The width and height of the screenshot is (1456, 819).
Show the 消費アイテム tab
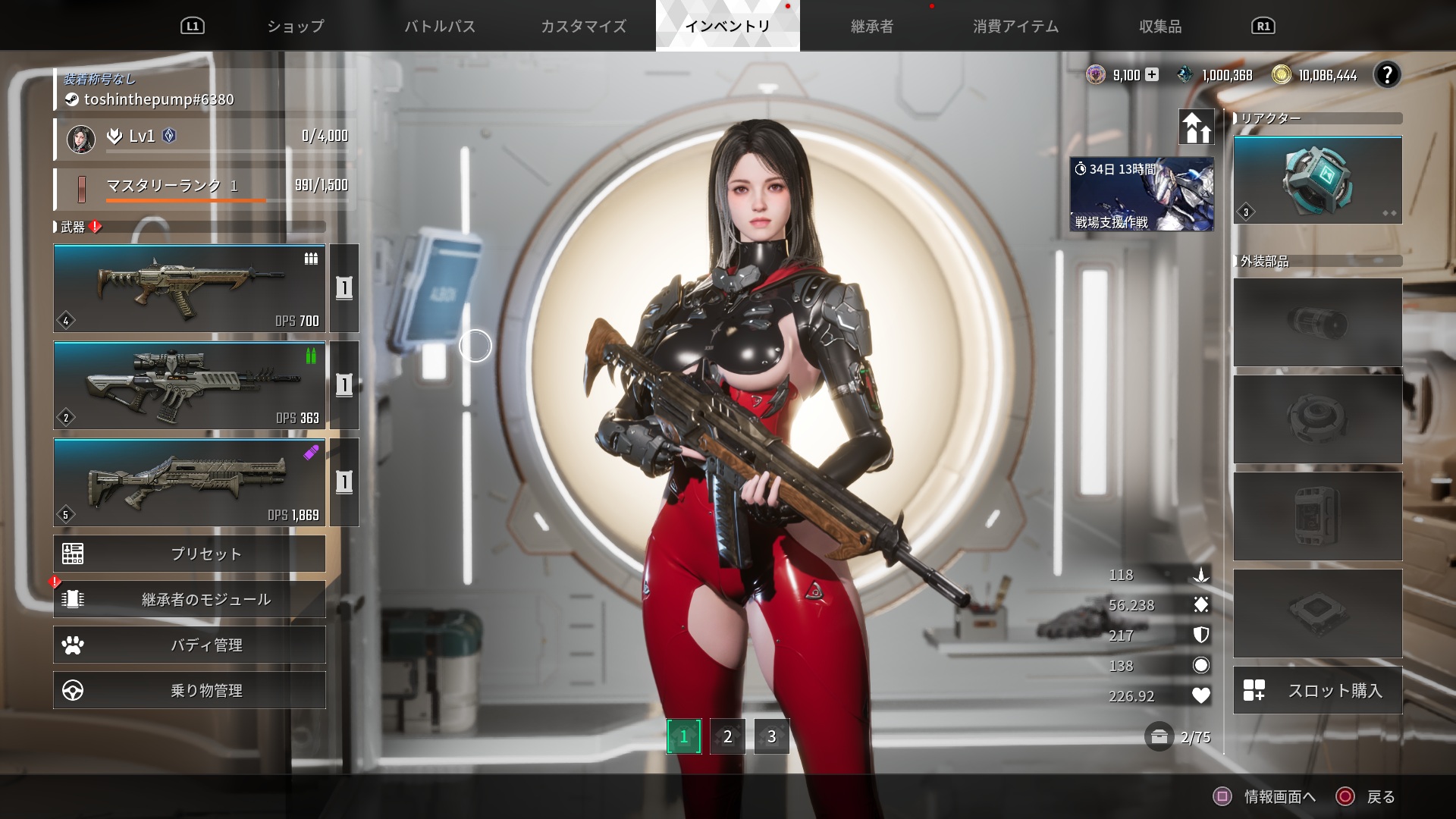click(x=1015, y=27)
